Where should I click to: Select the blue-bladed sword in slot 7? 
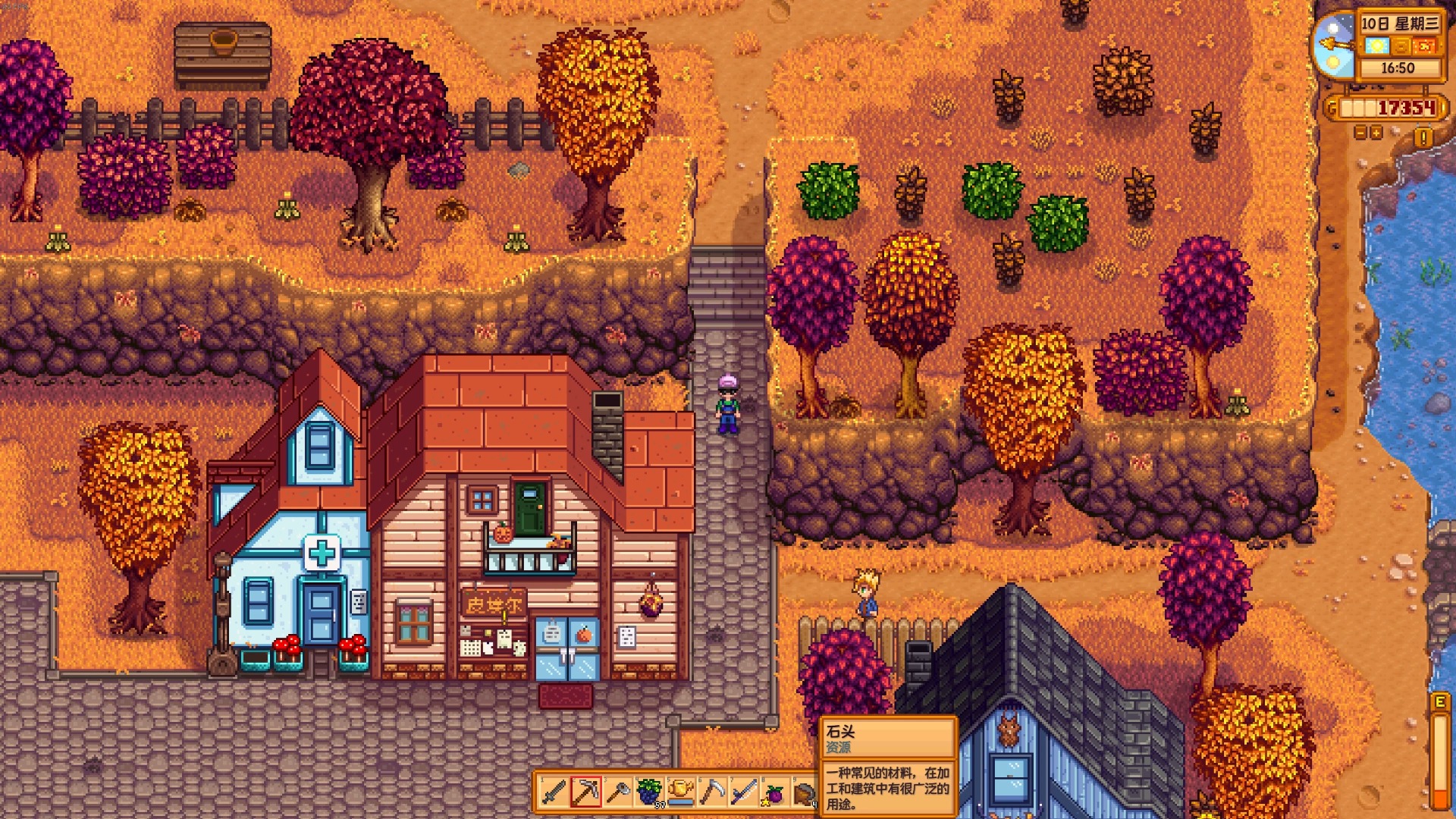click(x=744, y=792)
